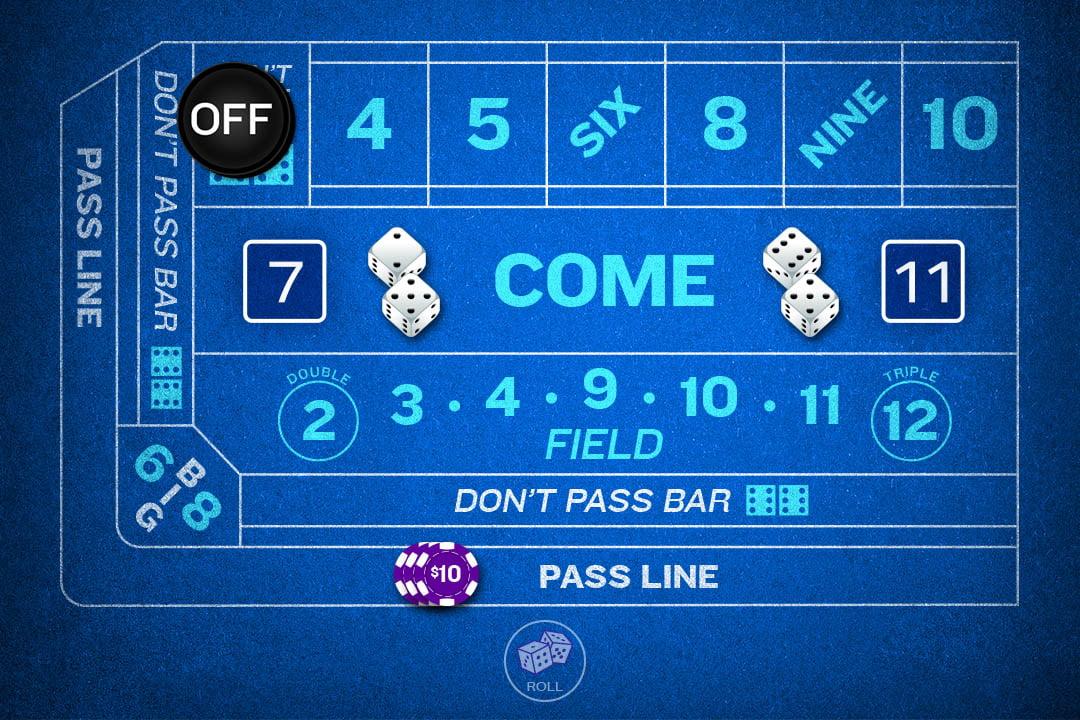Select the 11 box in the Come area

[922, 281]
